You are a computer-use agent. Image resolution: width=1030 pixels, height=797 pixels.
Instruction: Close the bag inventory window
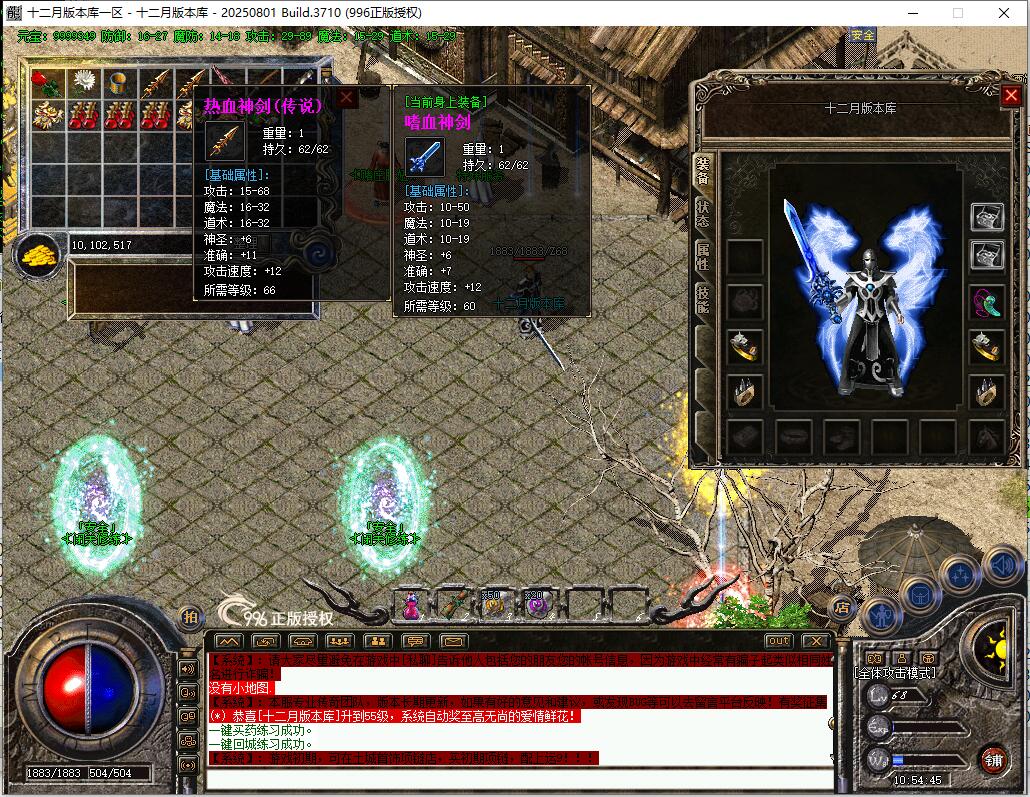(x=346, y=98)
